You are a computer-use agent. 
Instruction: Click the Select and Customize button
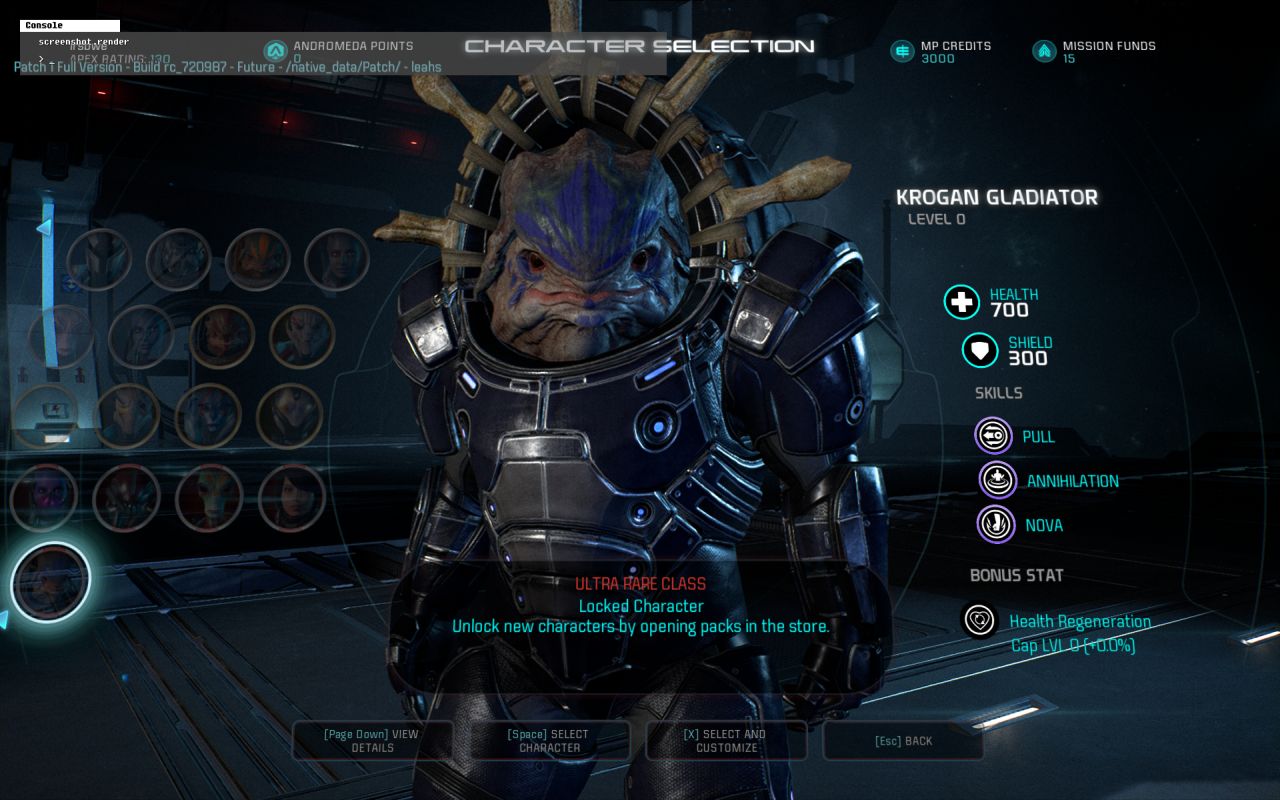tap(725, 741)
